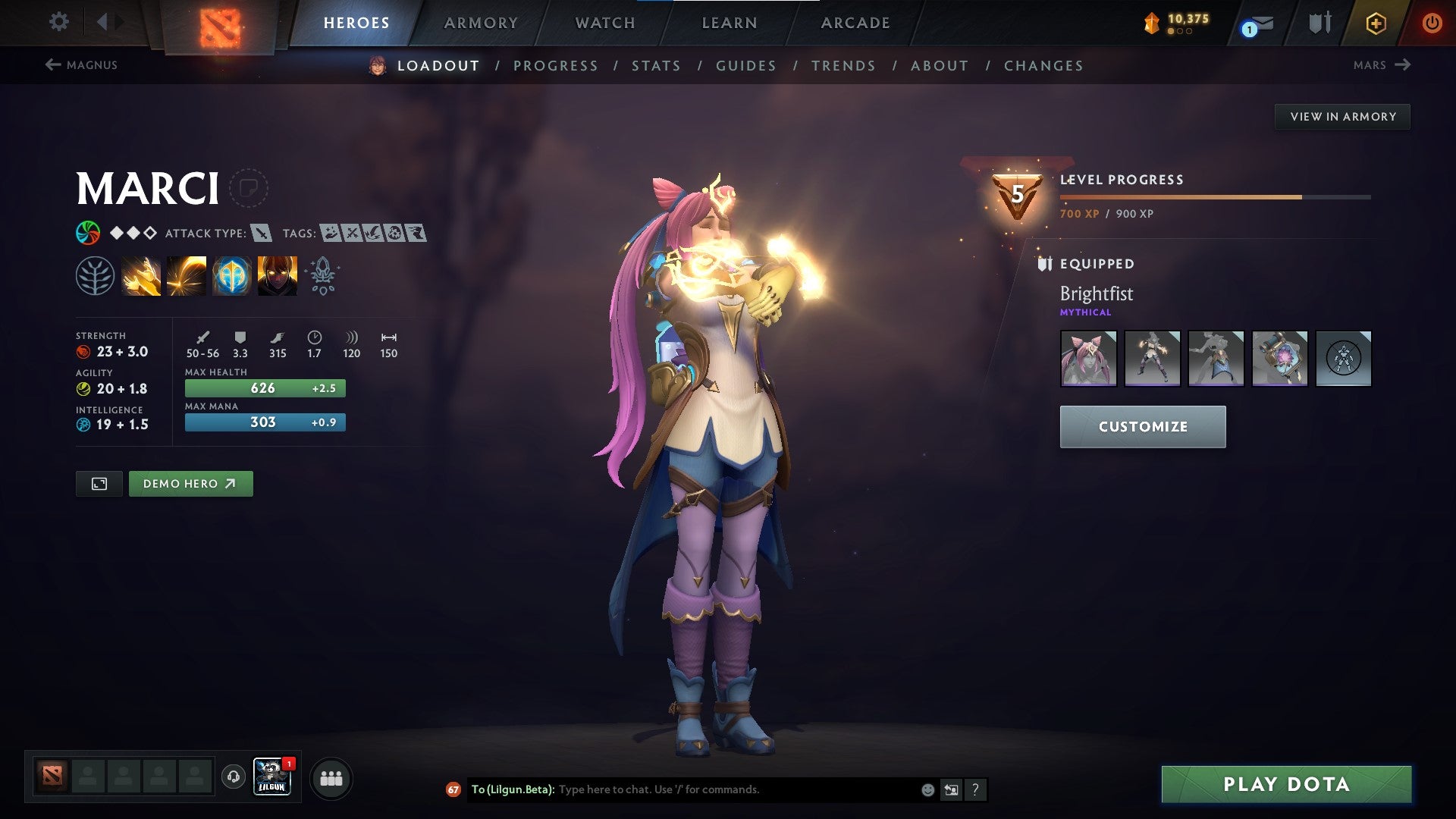The height and width of the screenshot is (819, 1456).
Task: Click the melee attack type sword icon
Action: click(x=262, y=234)
